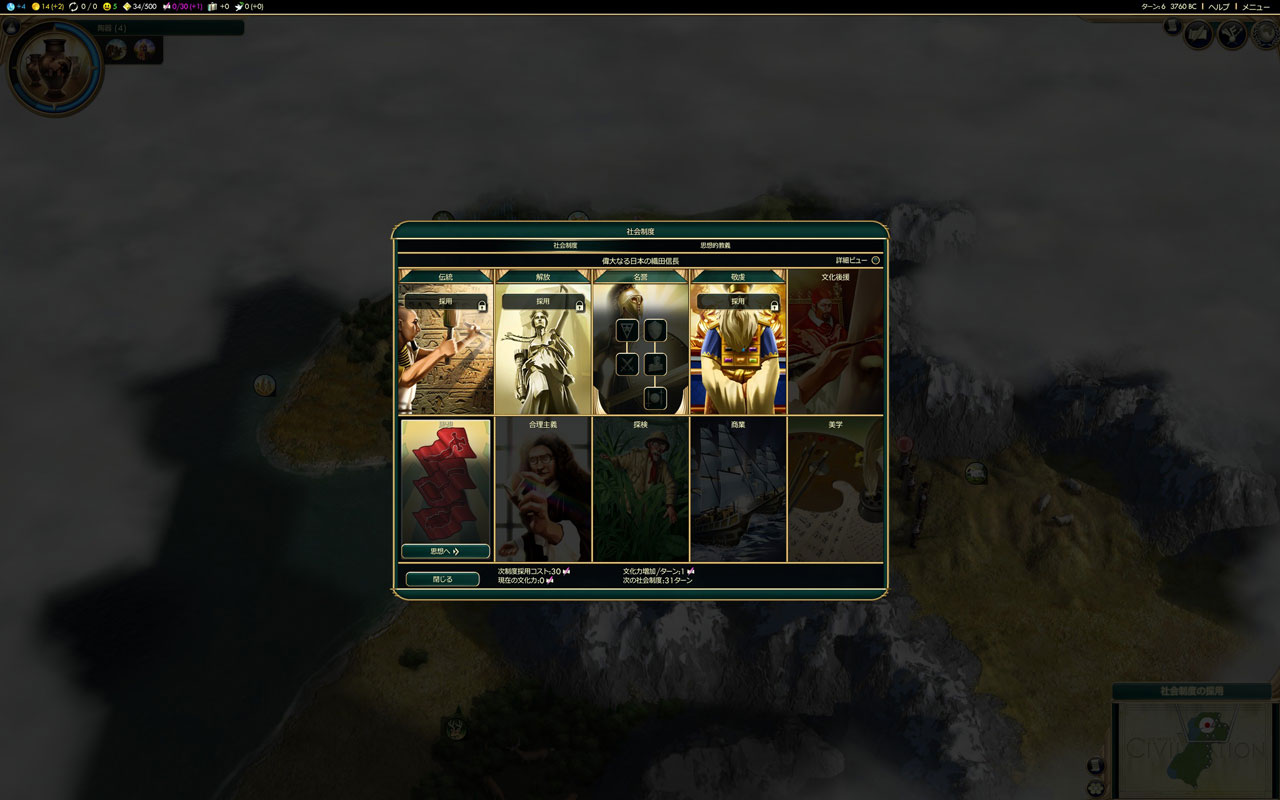Viewport: 1280px width, 800px height.
Task: Click the culture icon showing 34/500
Action: 127,6
